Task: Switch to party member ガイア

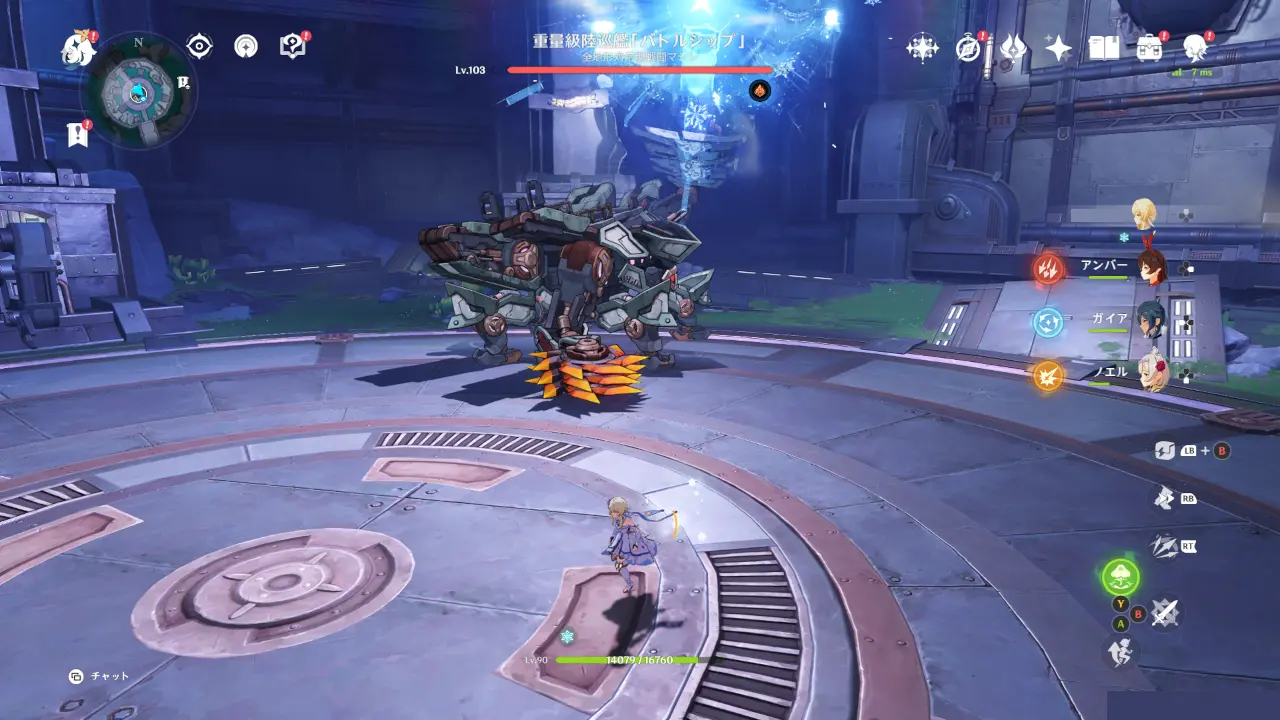Action: point(1152,321)
